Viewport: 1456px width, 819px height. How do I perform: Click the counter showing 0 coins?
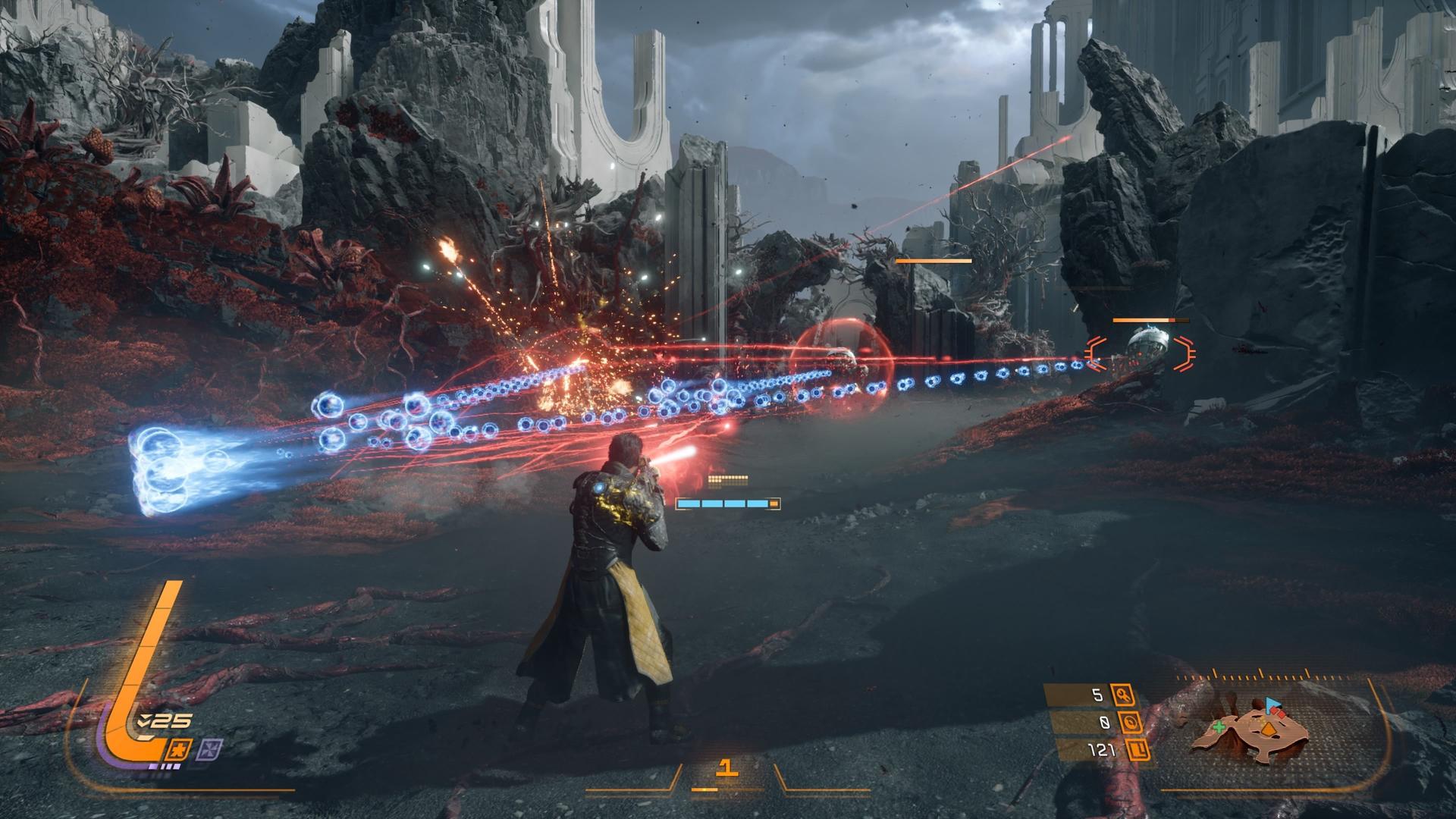point(1106,723)
